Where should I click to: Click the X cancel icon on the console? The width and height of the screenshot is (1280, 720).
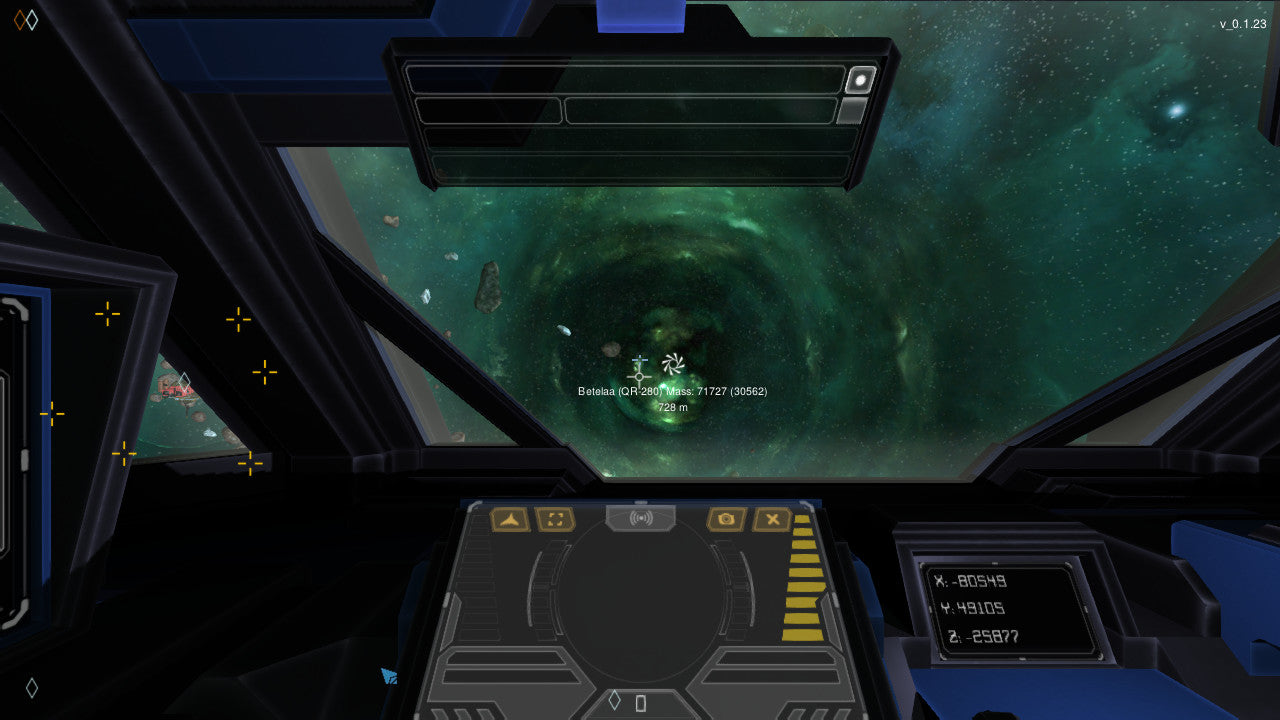(772, 519)
